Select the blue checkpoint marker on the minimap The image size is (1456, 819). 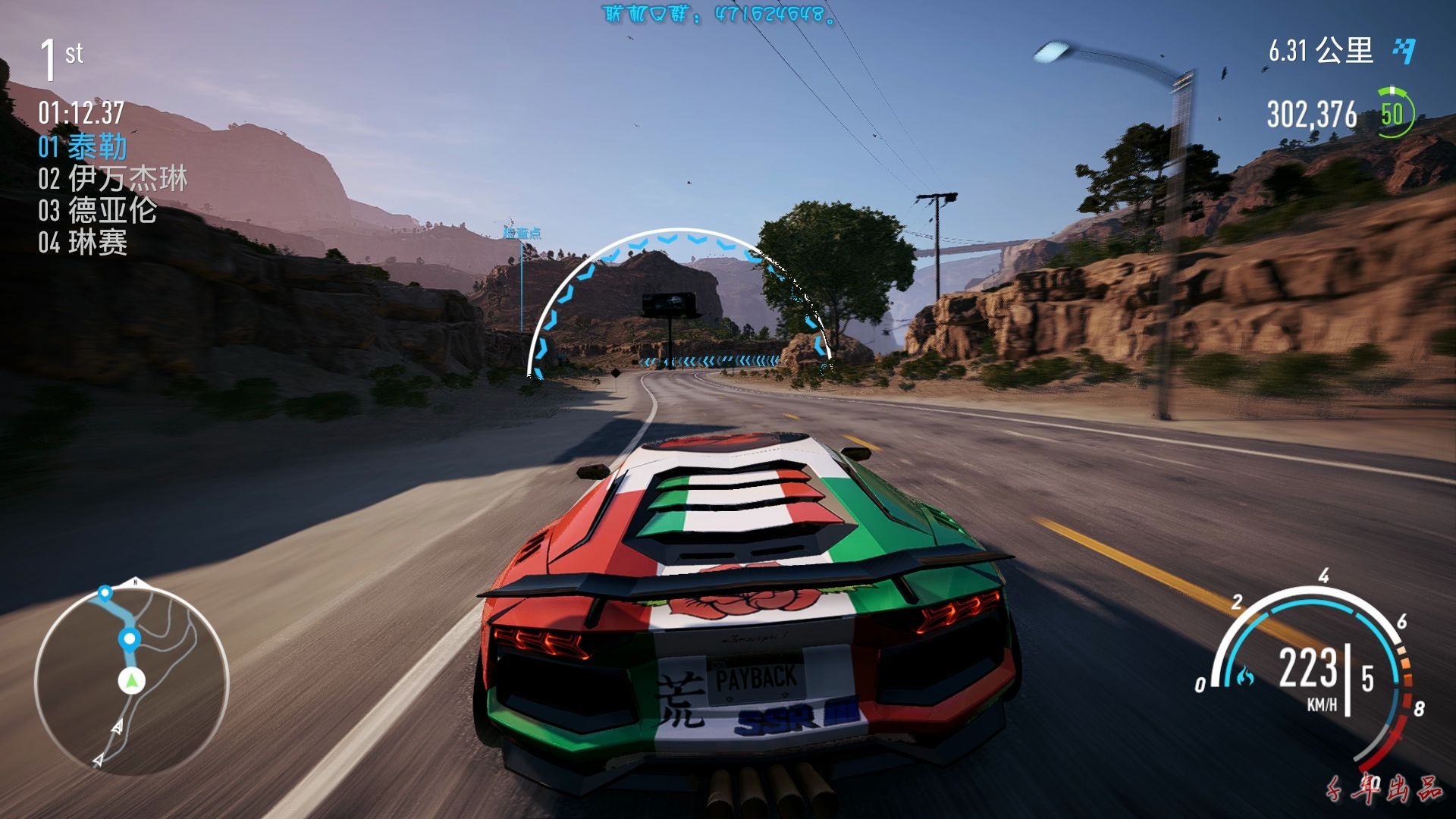pyautogui.click(x=130, y=639)
